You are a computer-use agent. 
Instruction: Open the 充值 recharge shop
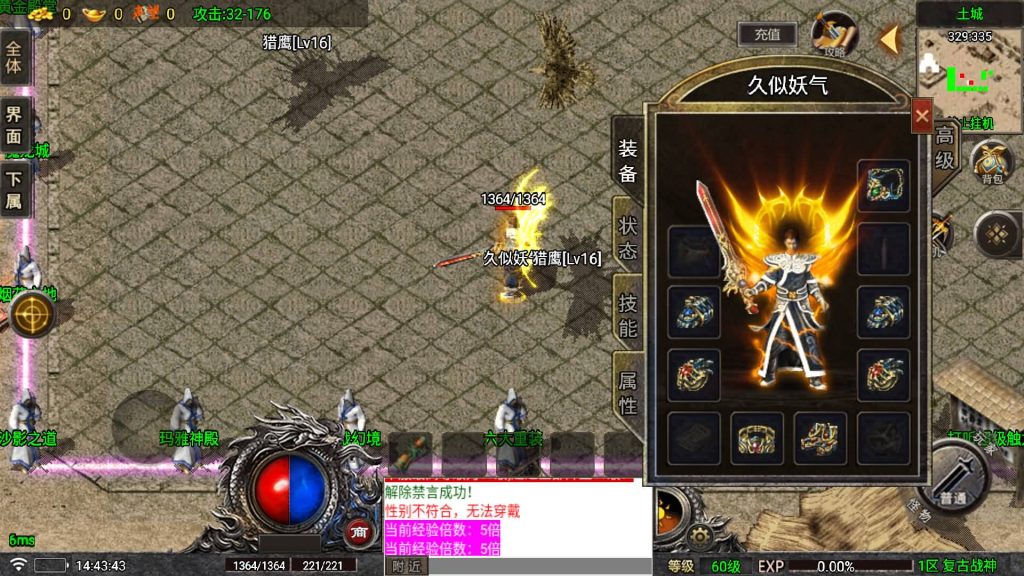[x=767, y=34]
